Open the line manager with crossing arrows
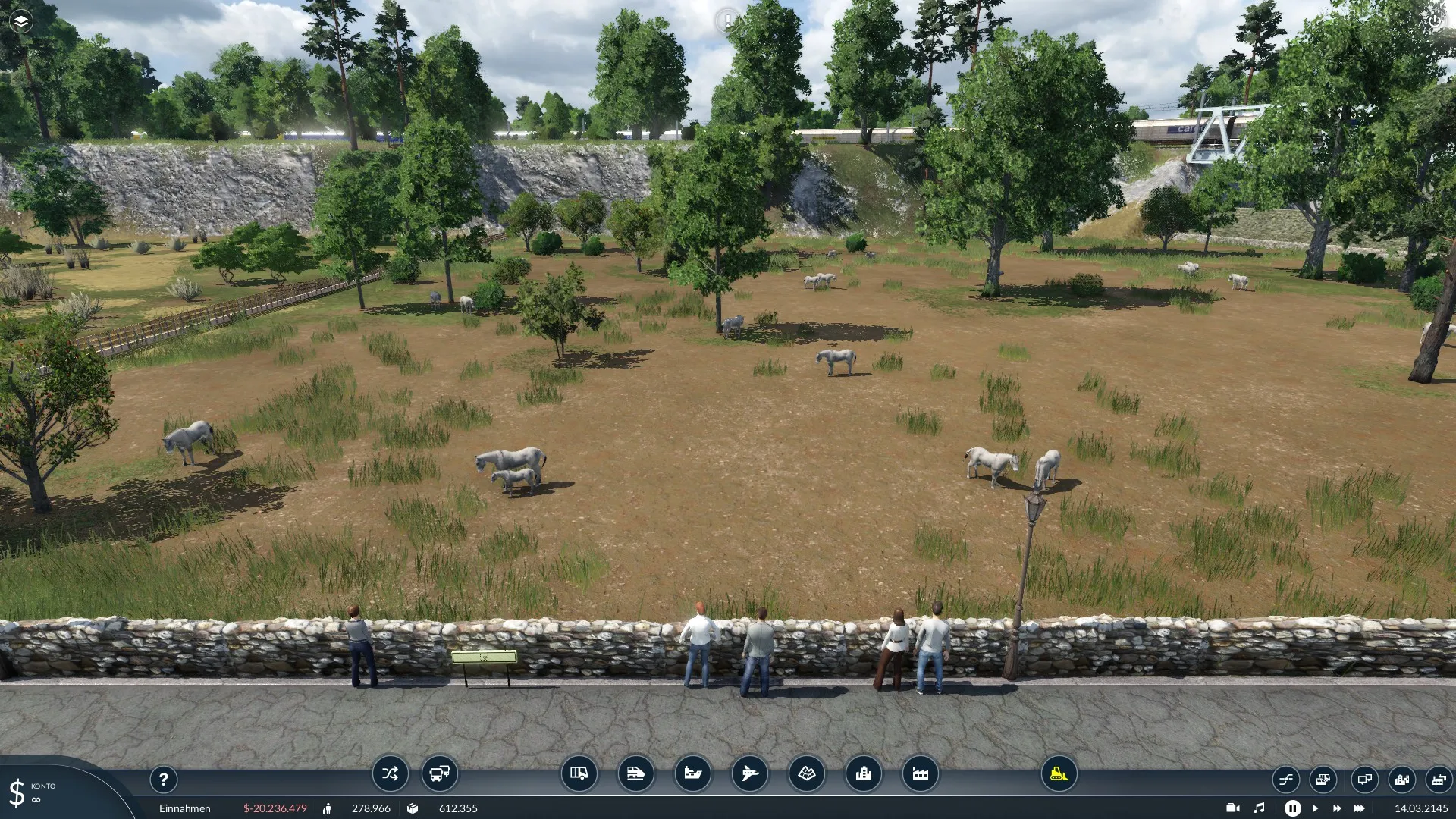 (x=390, y=773)
